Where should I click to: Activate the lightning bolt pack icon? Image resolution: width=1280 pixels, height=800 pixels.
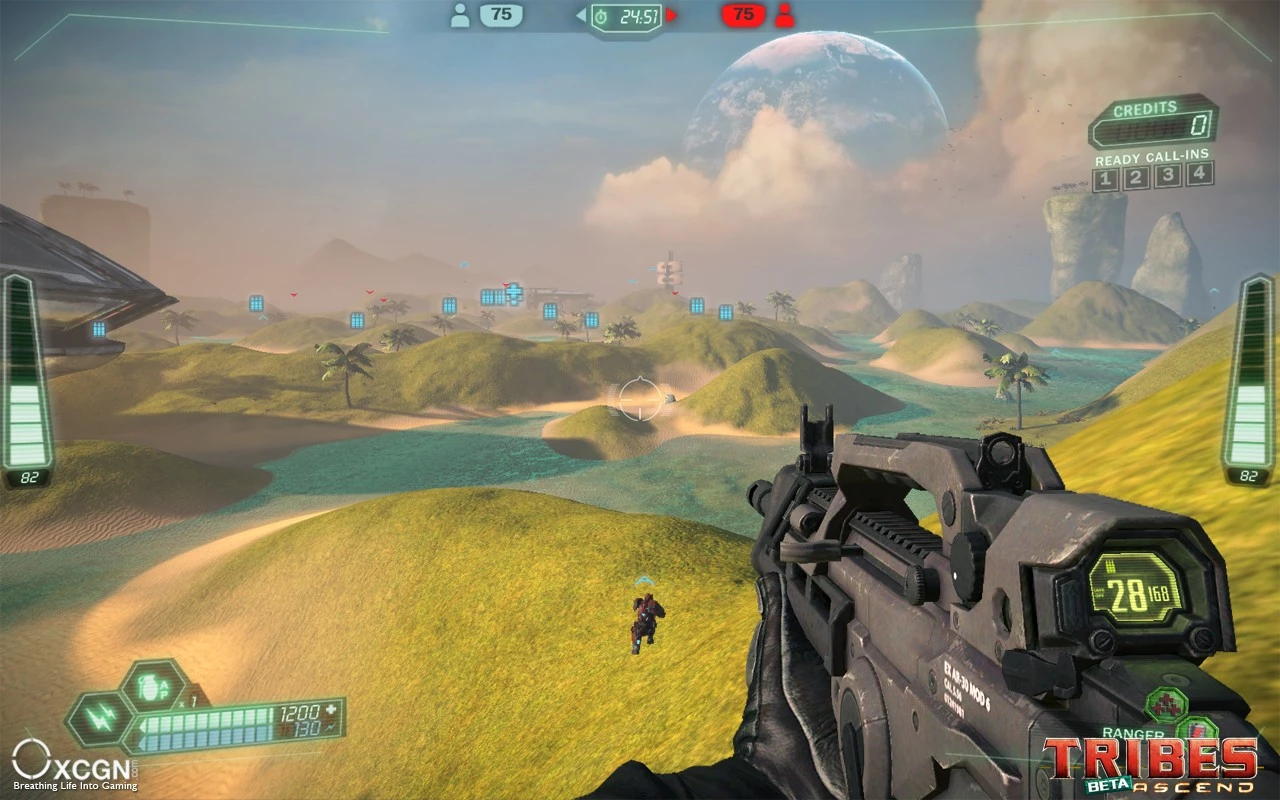(x=98, y=720)
